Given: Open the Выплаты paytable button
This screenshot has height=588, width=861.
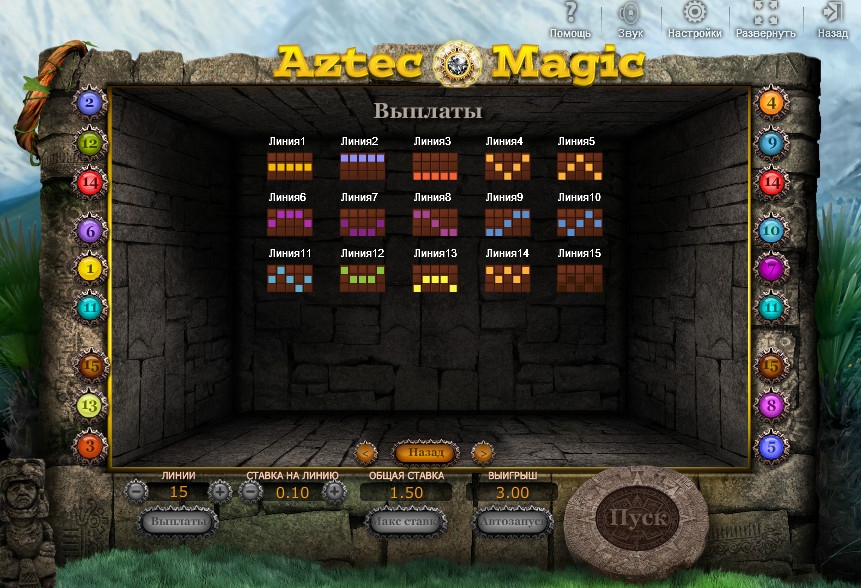Looking at the screenshot, I should (x=179, y=521).
